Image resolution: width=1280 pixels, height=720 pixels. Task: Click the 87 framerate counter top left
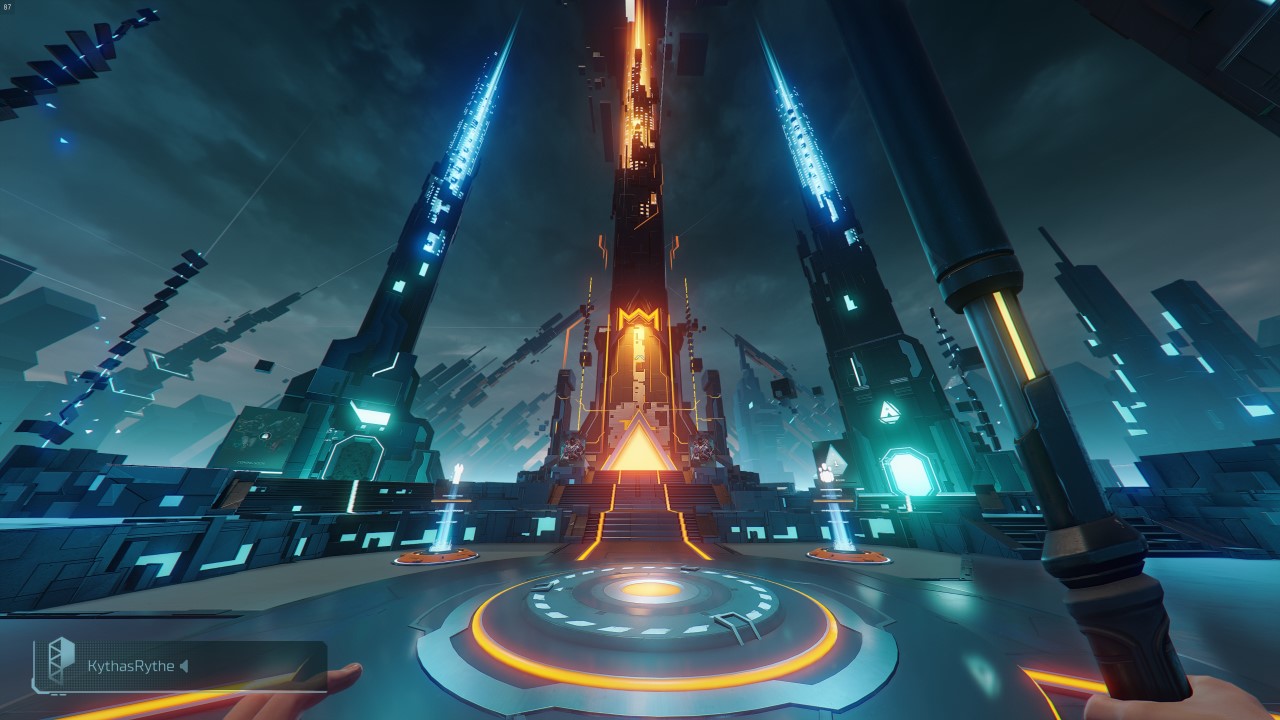click(x=10, y=7)
